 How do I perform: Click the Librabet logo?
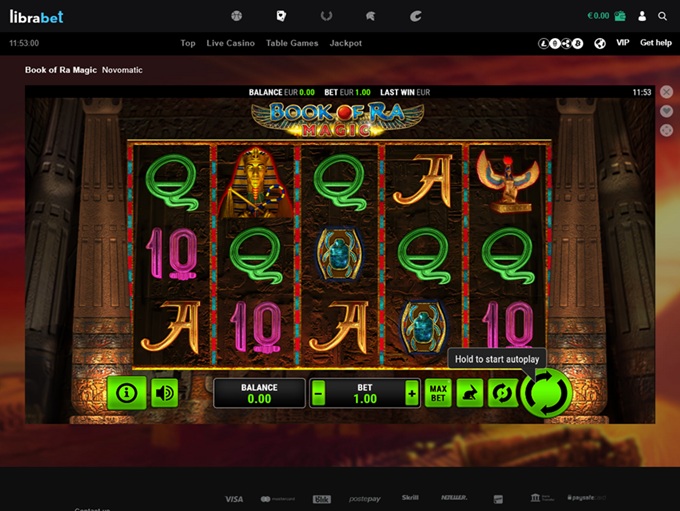click(38, 16)
